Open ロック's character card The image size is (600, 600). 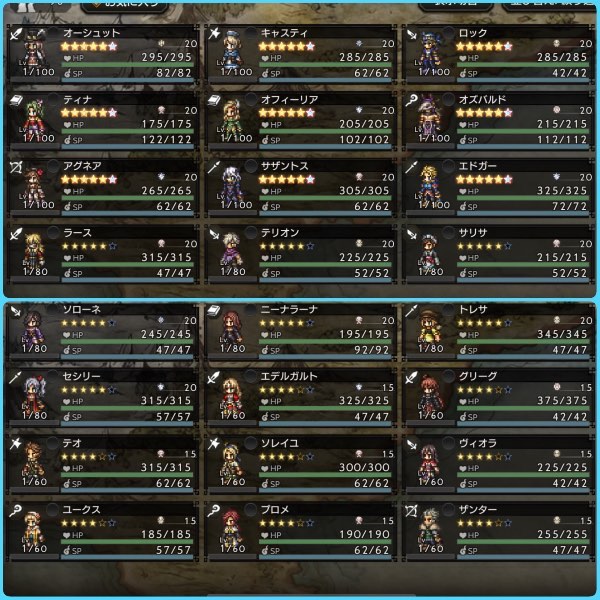point(498,53)
